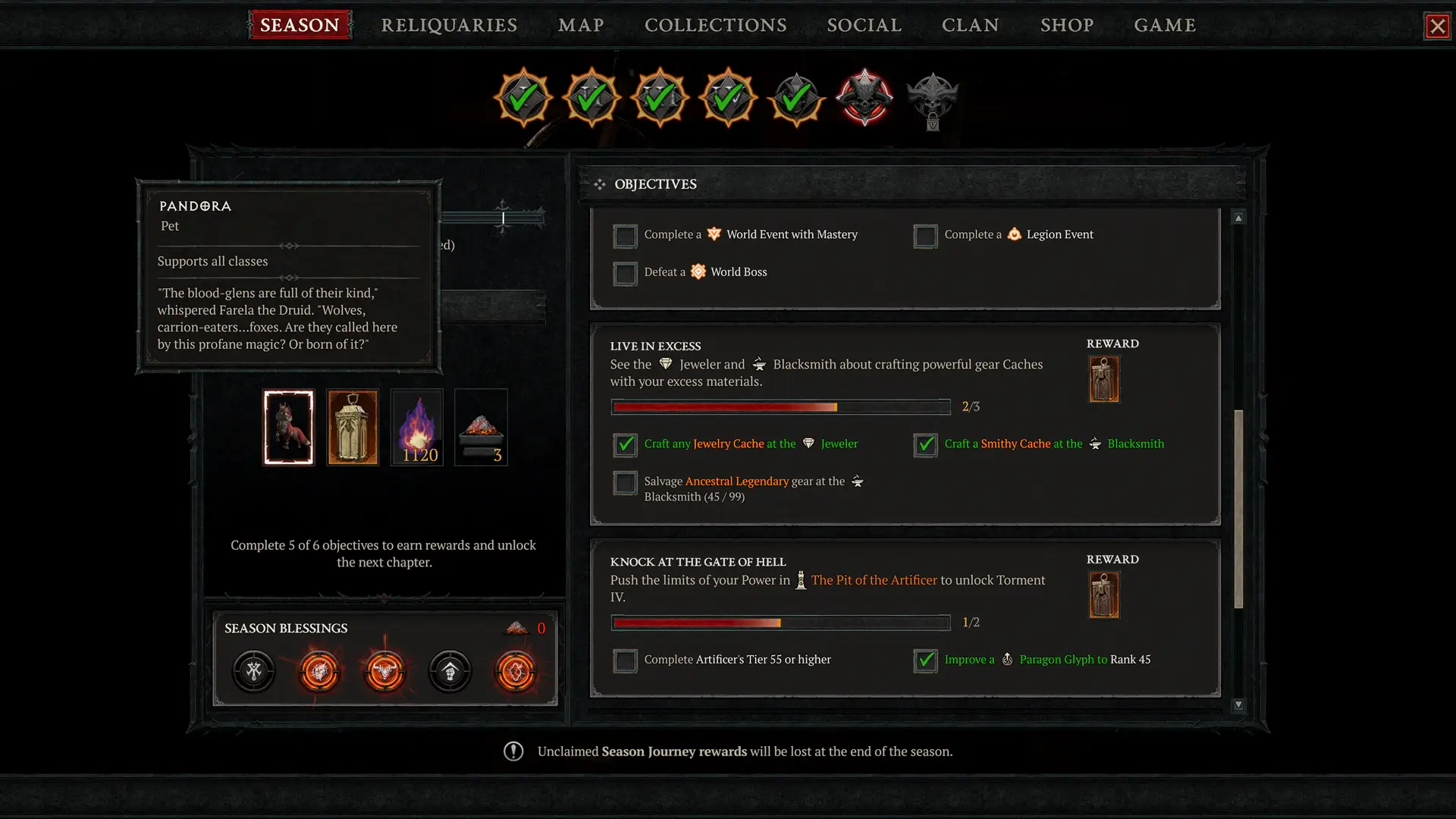The width and height of the screenshot is (1456, 819).
Task: Switch to the Reliquaries tab
Action: [449, 25]
